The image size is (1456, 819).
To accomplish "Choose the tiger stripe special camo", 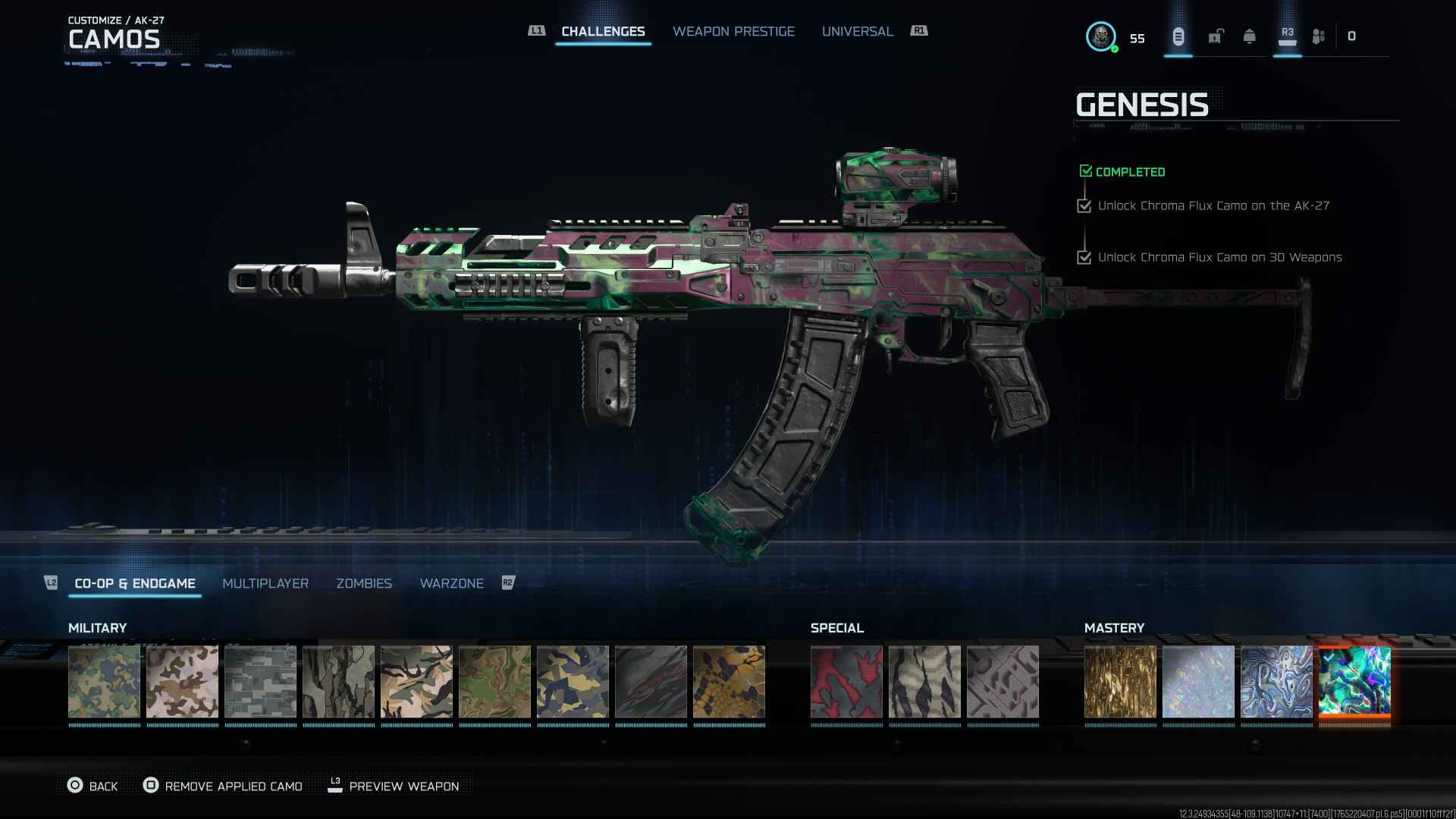I will pos(924,681).
